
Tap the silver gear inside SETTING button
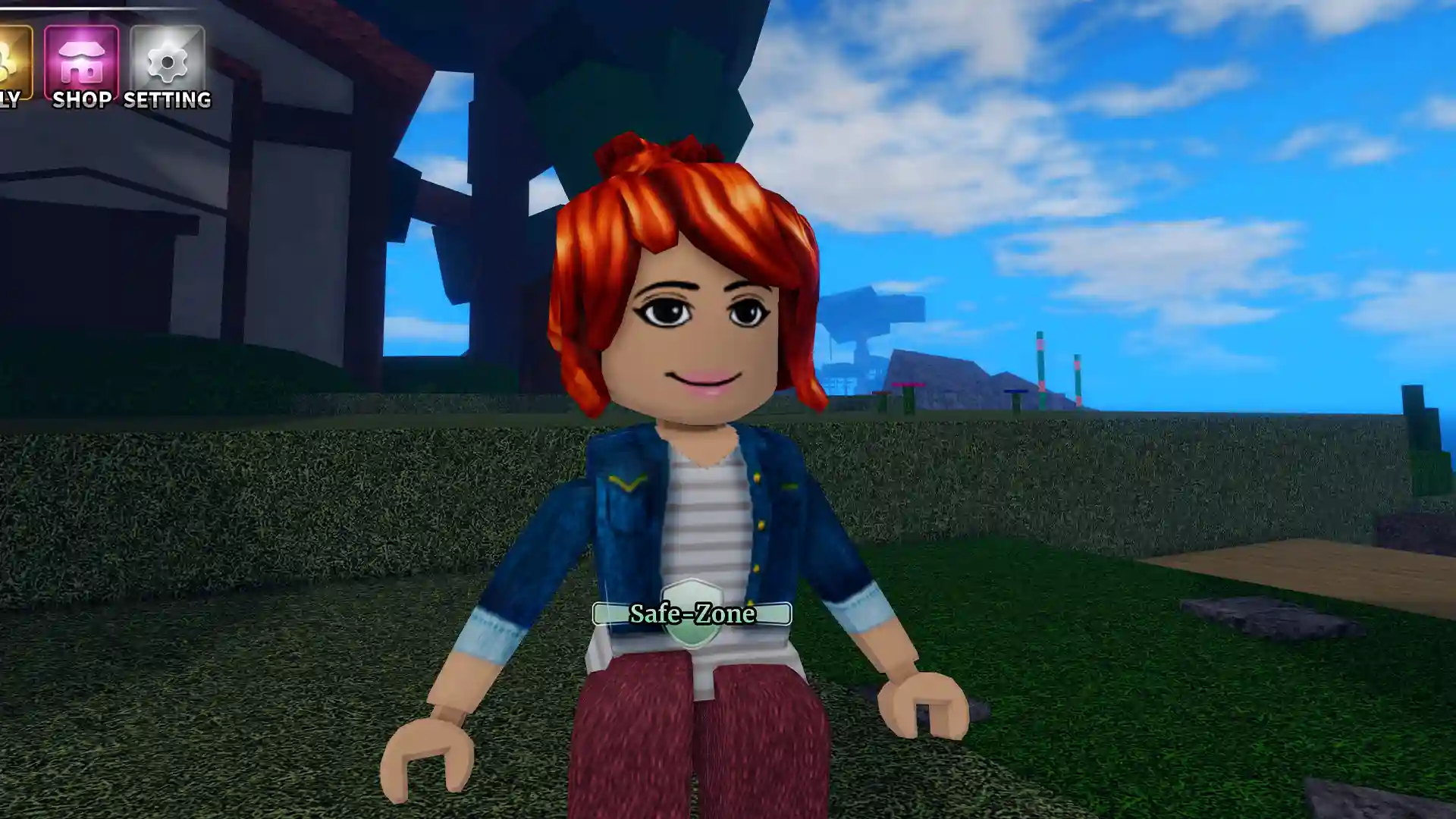tap(168, 61)
